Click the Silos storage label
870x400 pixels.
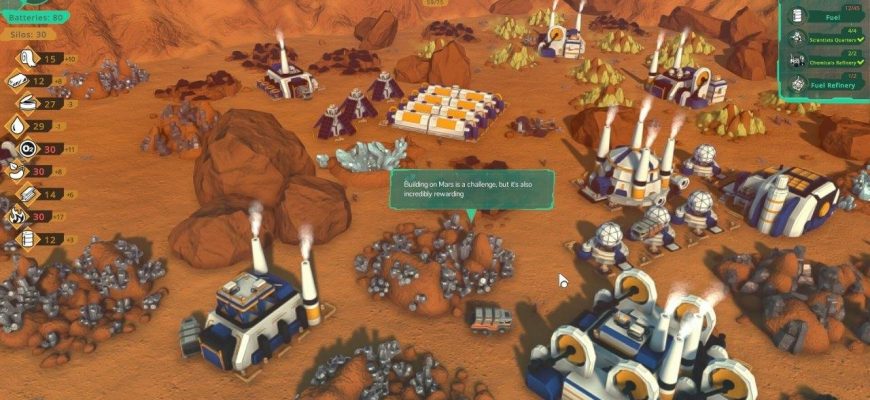(x=28, y=34)
